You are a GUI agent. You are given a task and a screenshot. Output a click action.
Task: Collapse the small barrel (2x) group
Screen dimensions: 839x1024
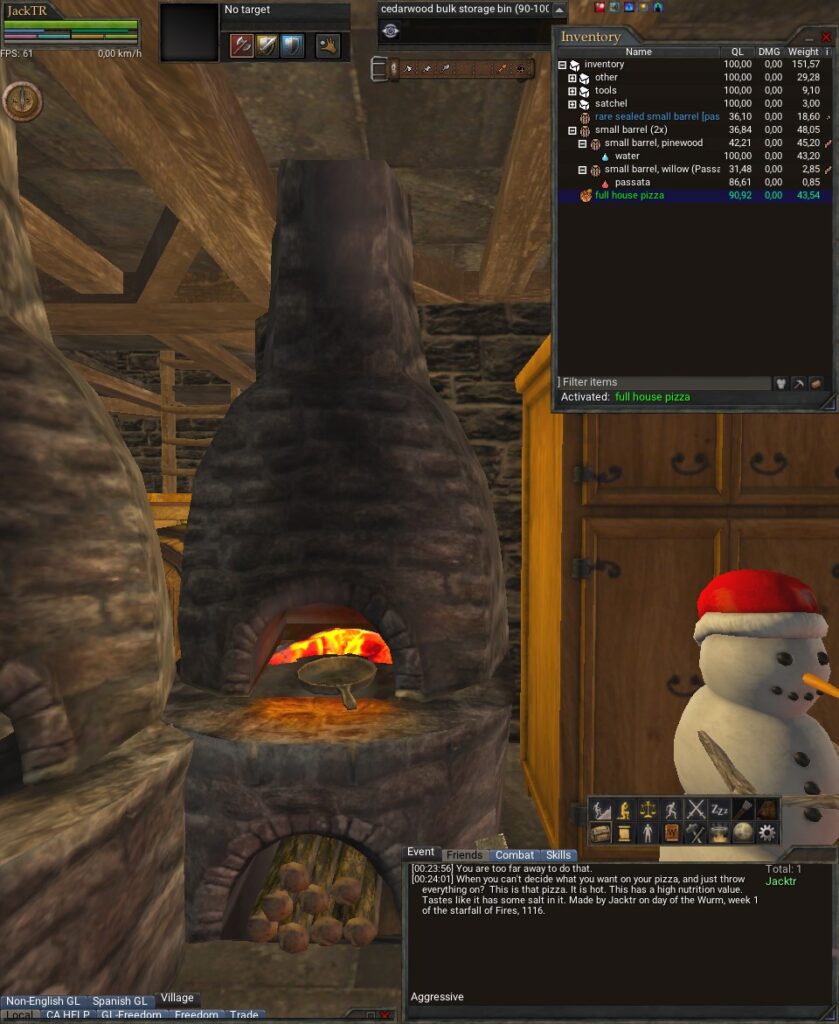(572, 130)
